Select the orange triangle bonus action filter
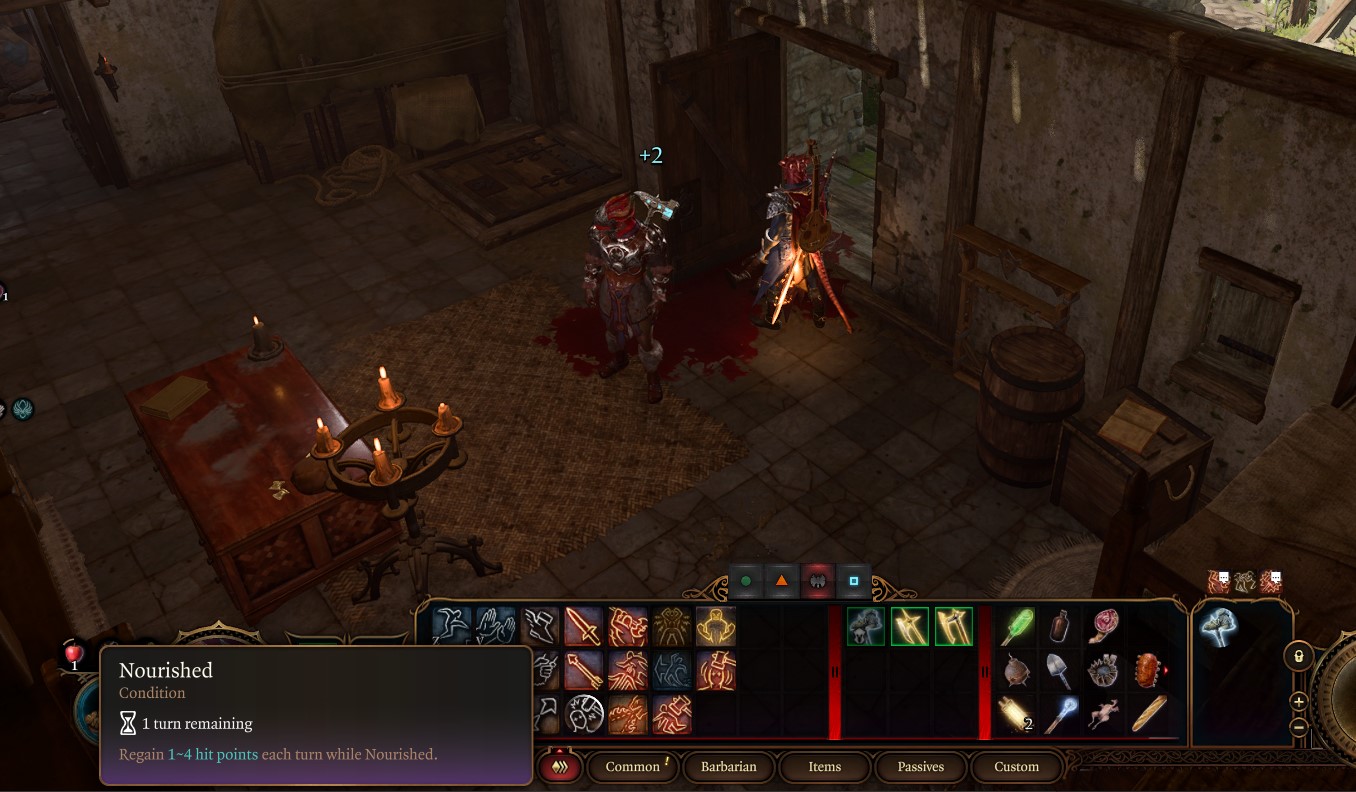Screen dimensions: 1356x792 (781, 581)
